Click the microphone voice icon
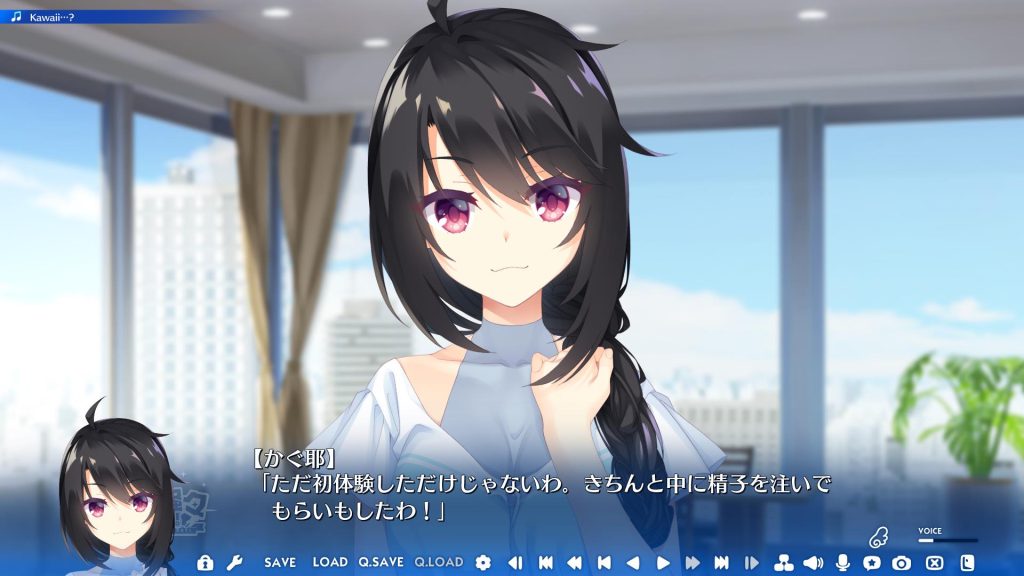This screenshot has height=576, width=1024. tap(843, 563)
